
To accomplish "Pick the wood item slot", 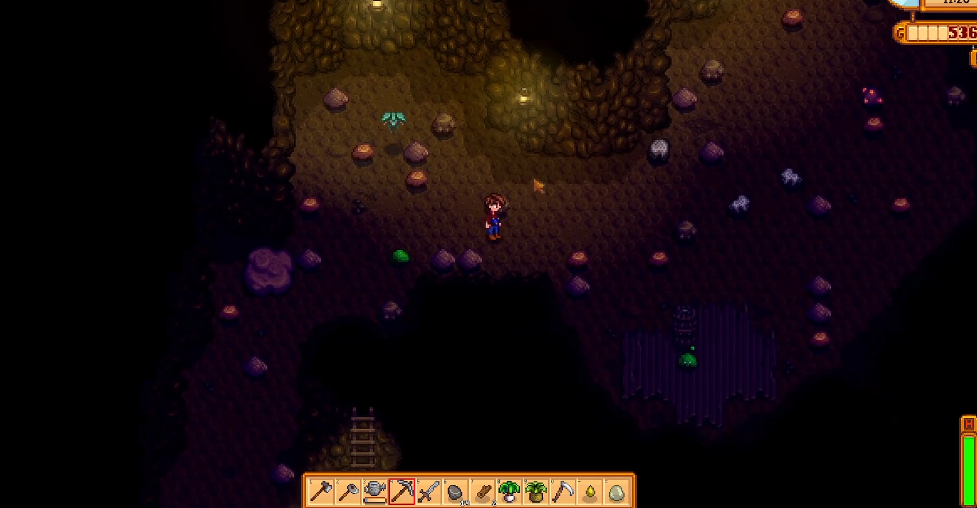I will pyautogui.click(x=483, y=491).
